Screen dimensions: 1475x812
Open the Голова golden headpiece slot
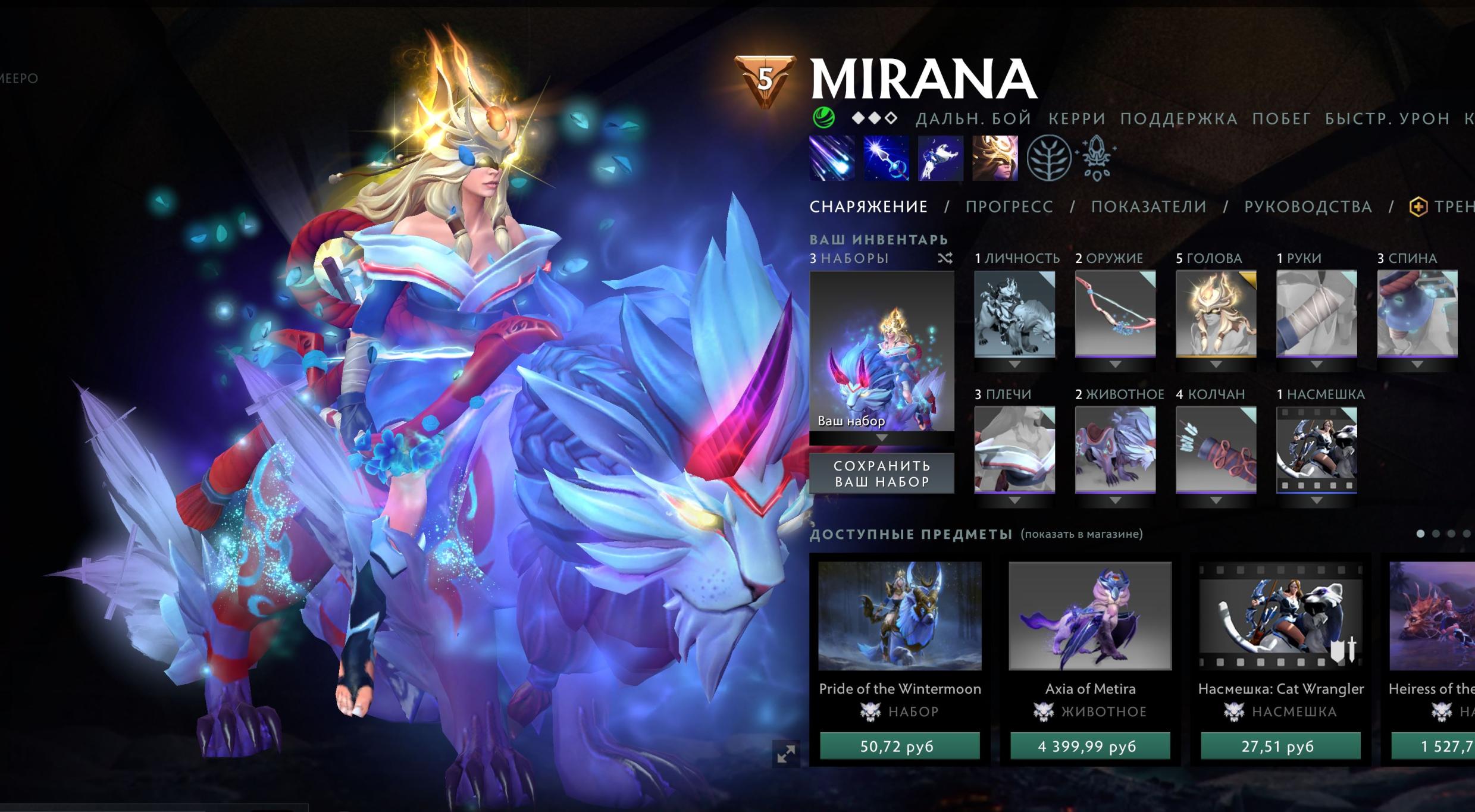[x=1216, y=314]
